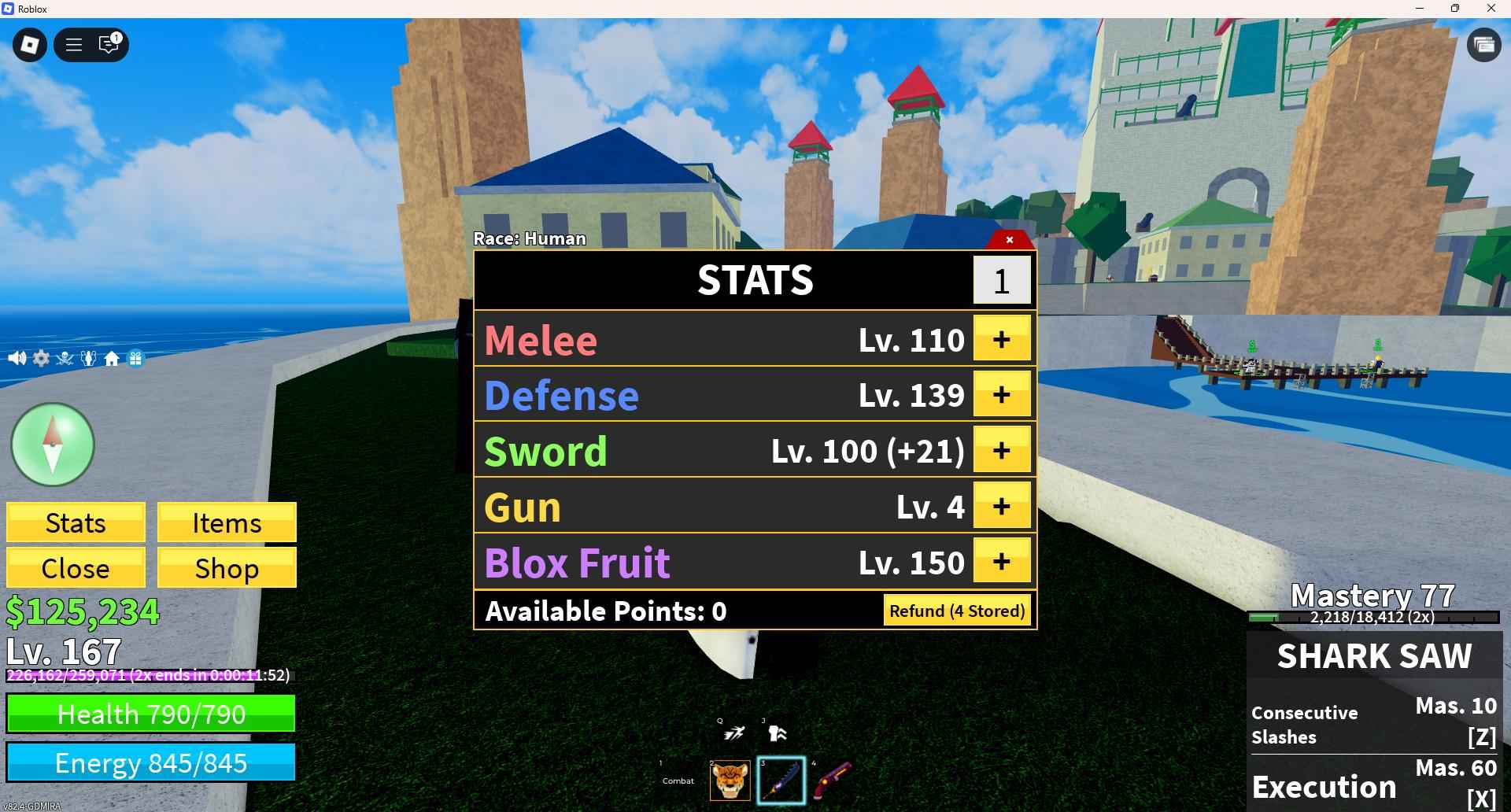Mute the game sound speaker icon

click(x=17, y=359)
